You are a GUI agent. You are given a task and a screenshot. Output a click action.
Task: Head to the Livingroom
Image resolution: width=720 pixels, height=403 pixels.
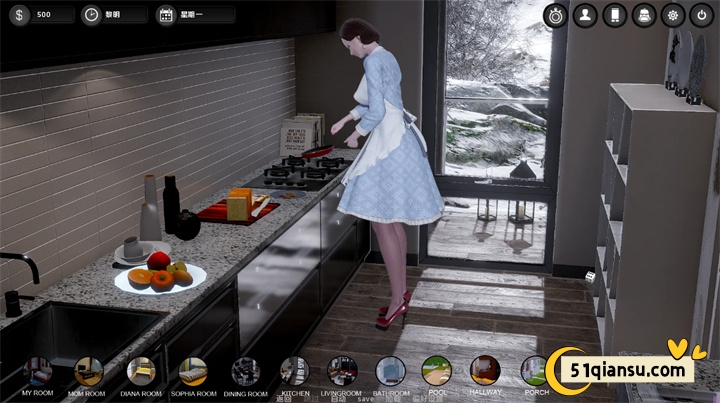click(342, 371)
